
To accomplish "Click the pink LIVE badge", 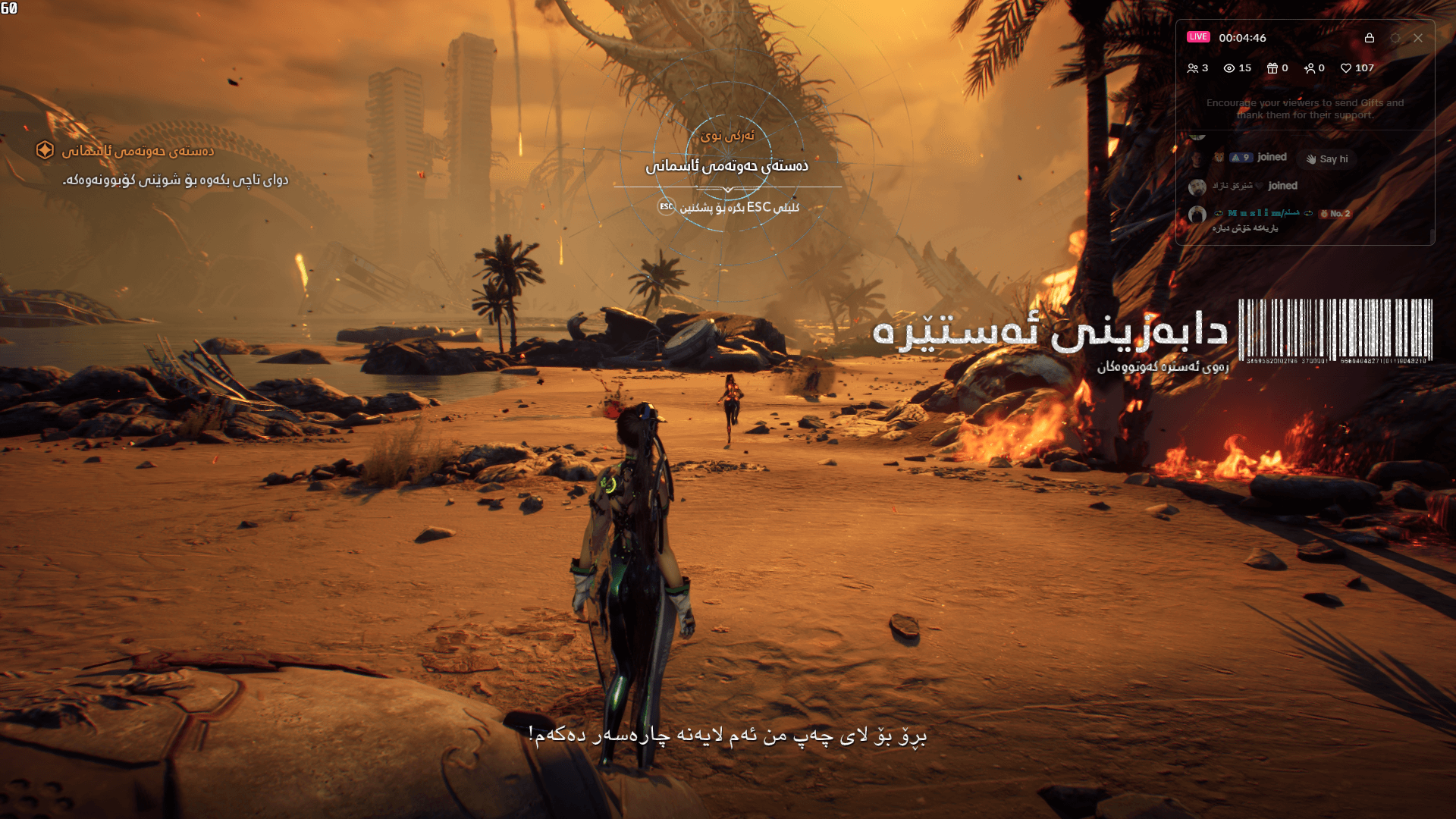I will point(1198,36).
